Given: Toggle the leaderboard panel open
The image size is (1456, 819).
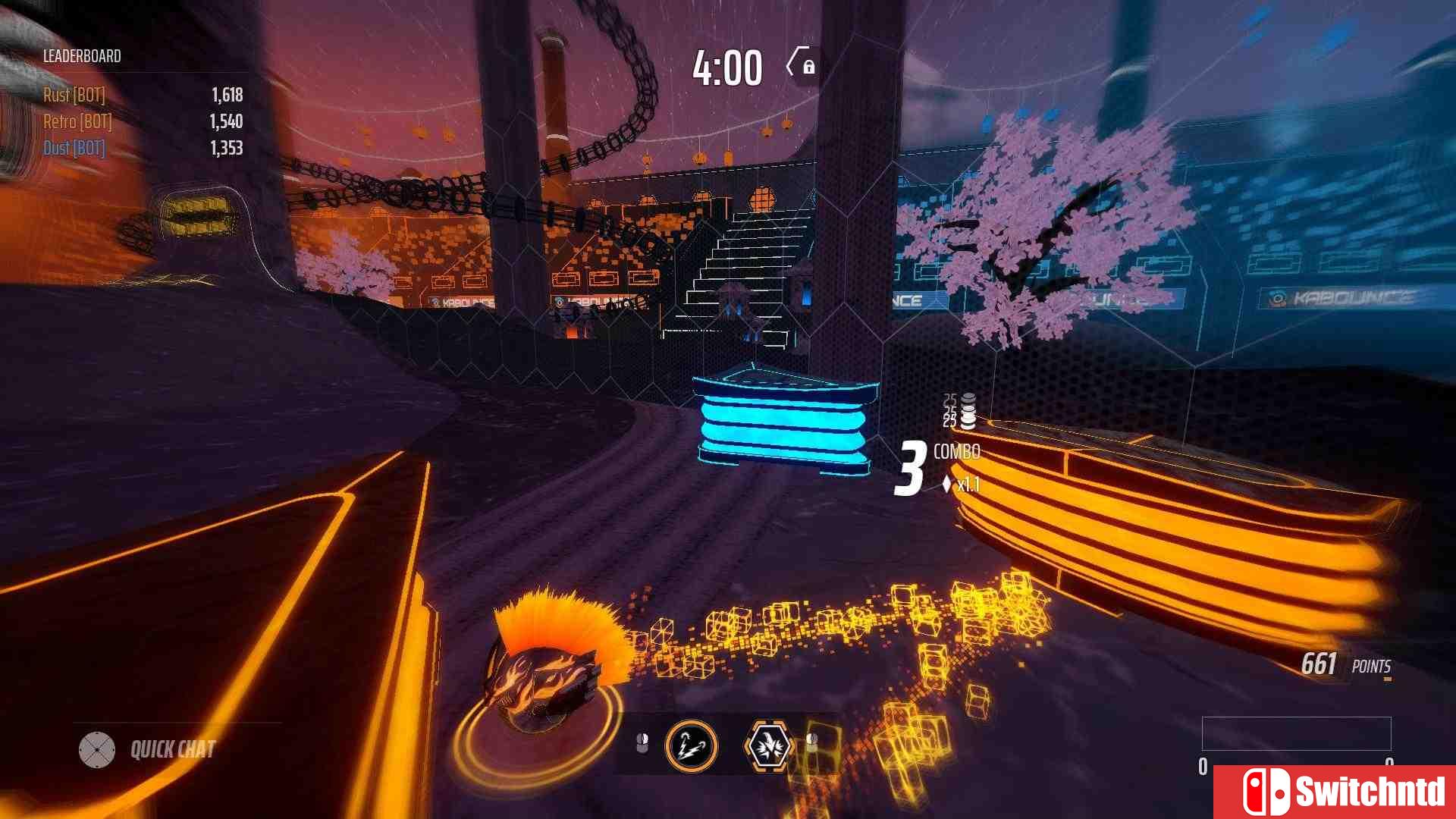Looking at the screenshot, I should [x=81, y=56].
